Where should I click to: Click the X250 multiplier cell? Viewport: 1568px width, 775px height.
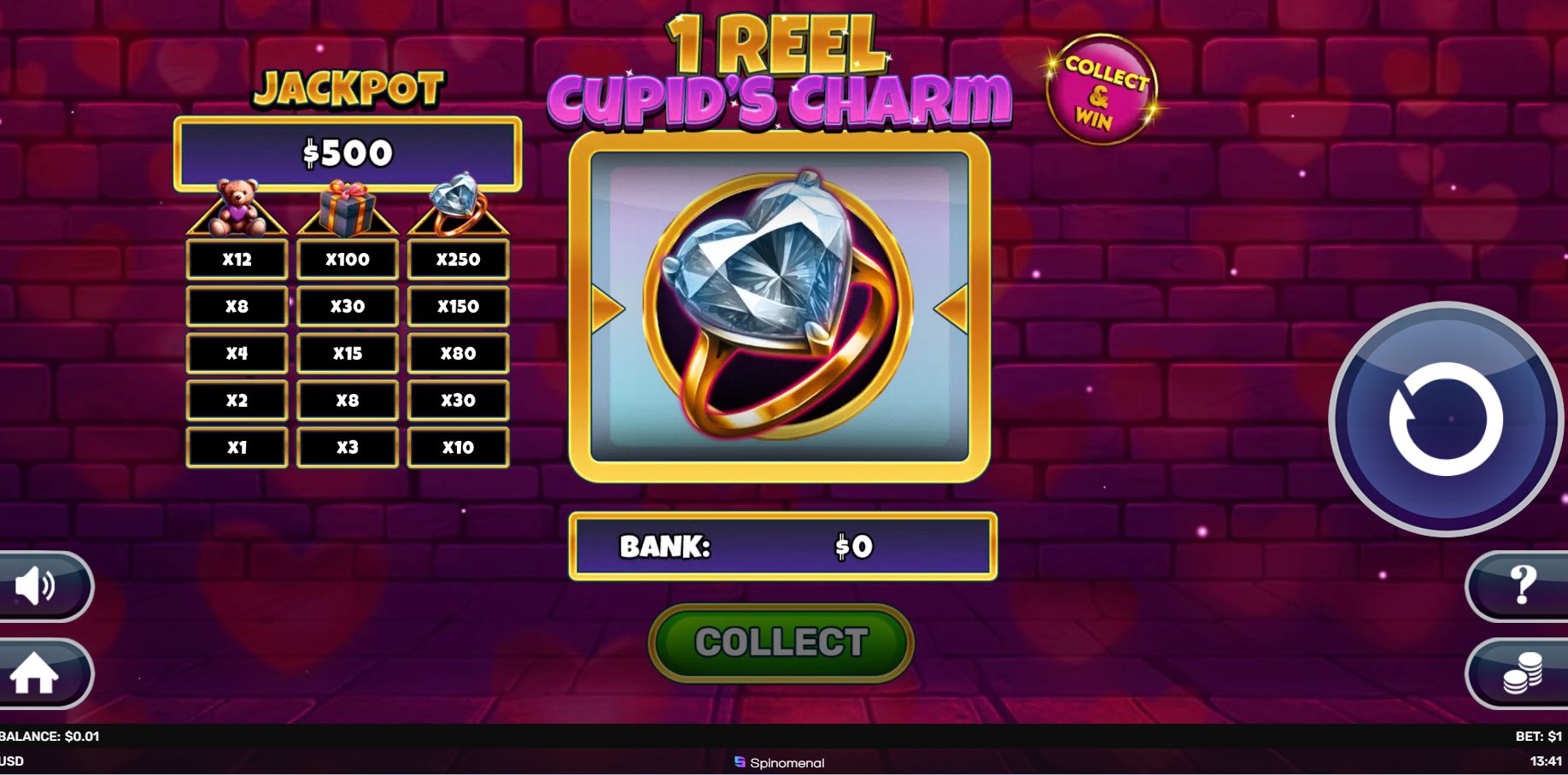[458, 258]
